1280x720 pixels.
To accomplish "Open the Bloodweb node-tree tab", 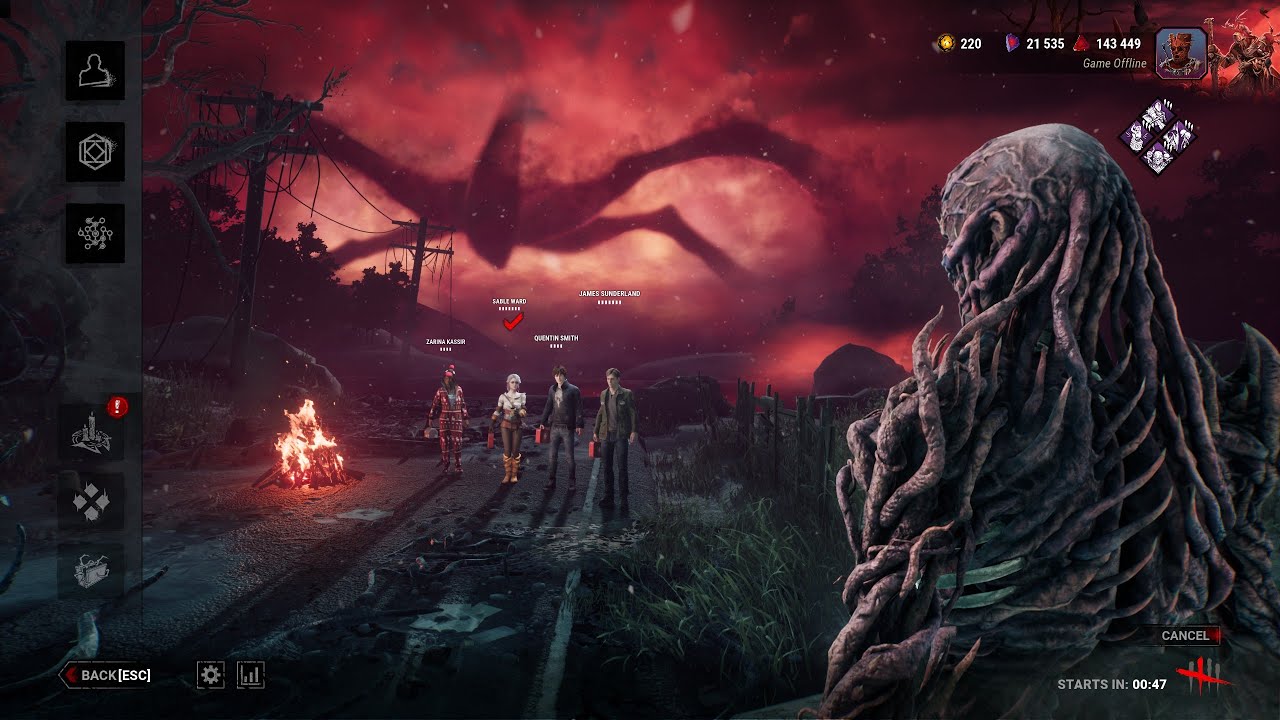I will (95, 233).
